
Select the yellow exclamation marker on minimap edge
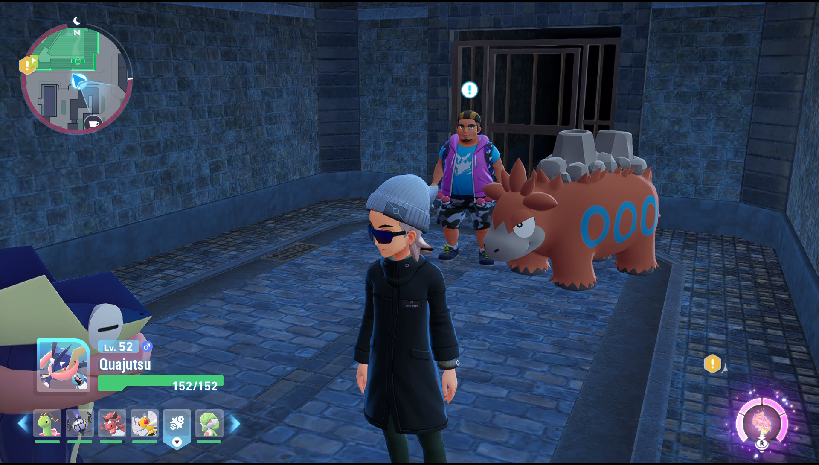28,64
